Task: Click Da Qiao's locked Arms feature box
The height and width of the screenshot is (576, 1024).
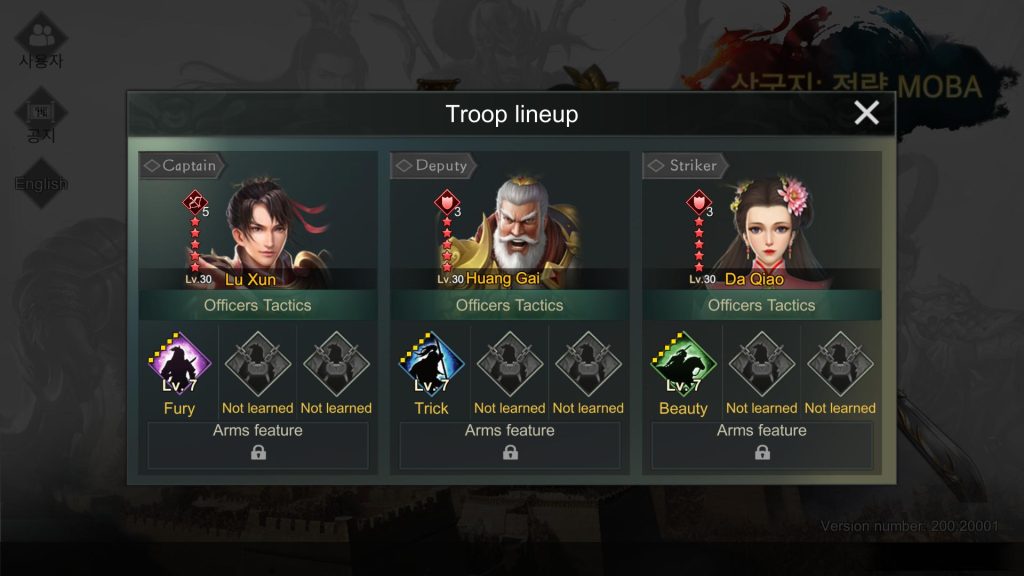Action: click(762, 445)
